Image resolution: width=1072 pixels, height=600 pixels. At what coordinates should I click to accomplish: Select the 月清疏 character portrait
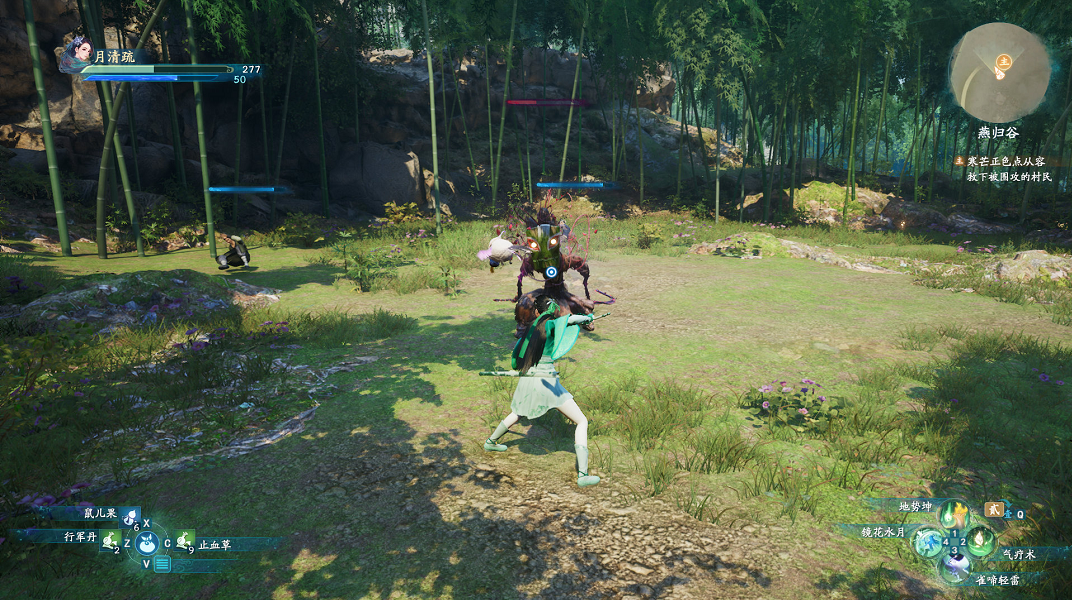point(76,55)
